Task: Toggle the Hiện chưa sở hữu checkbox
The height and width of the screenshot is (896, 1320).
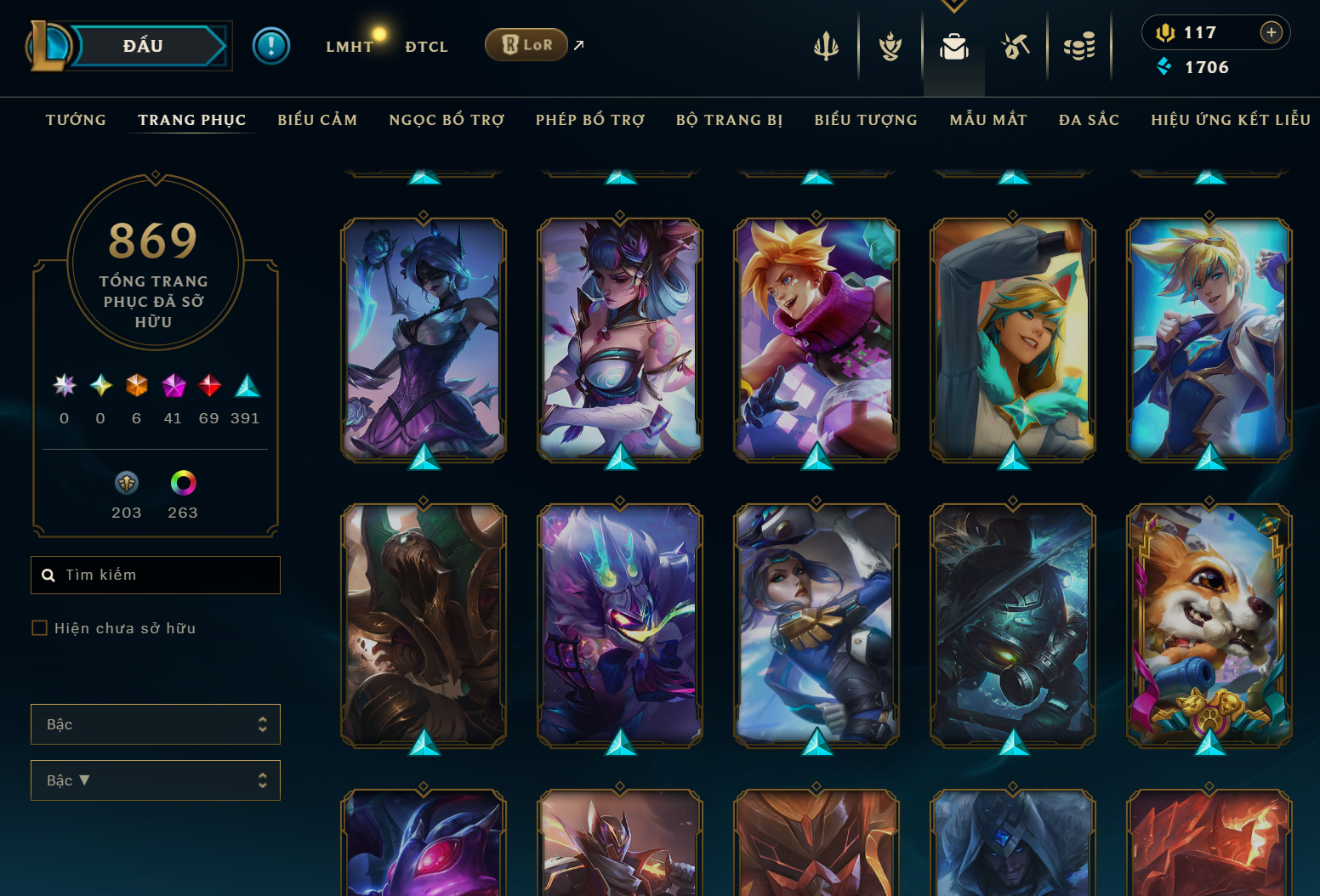Action: point(39,628)
